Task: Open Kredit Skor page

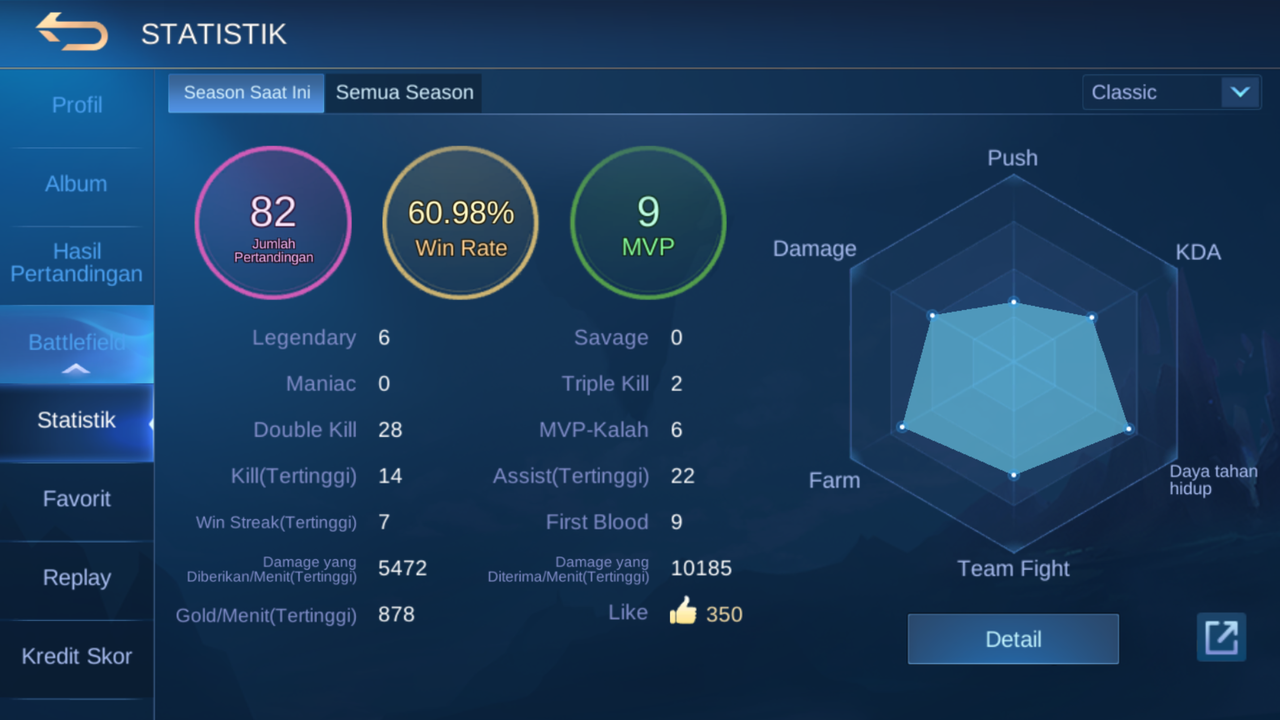Action: point(76,657)
